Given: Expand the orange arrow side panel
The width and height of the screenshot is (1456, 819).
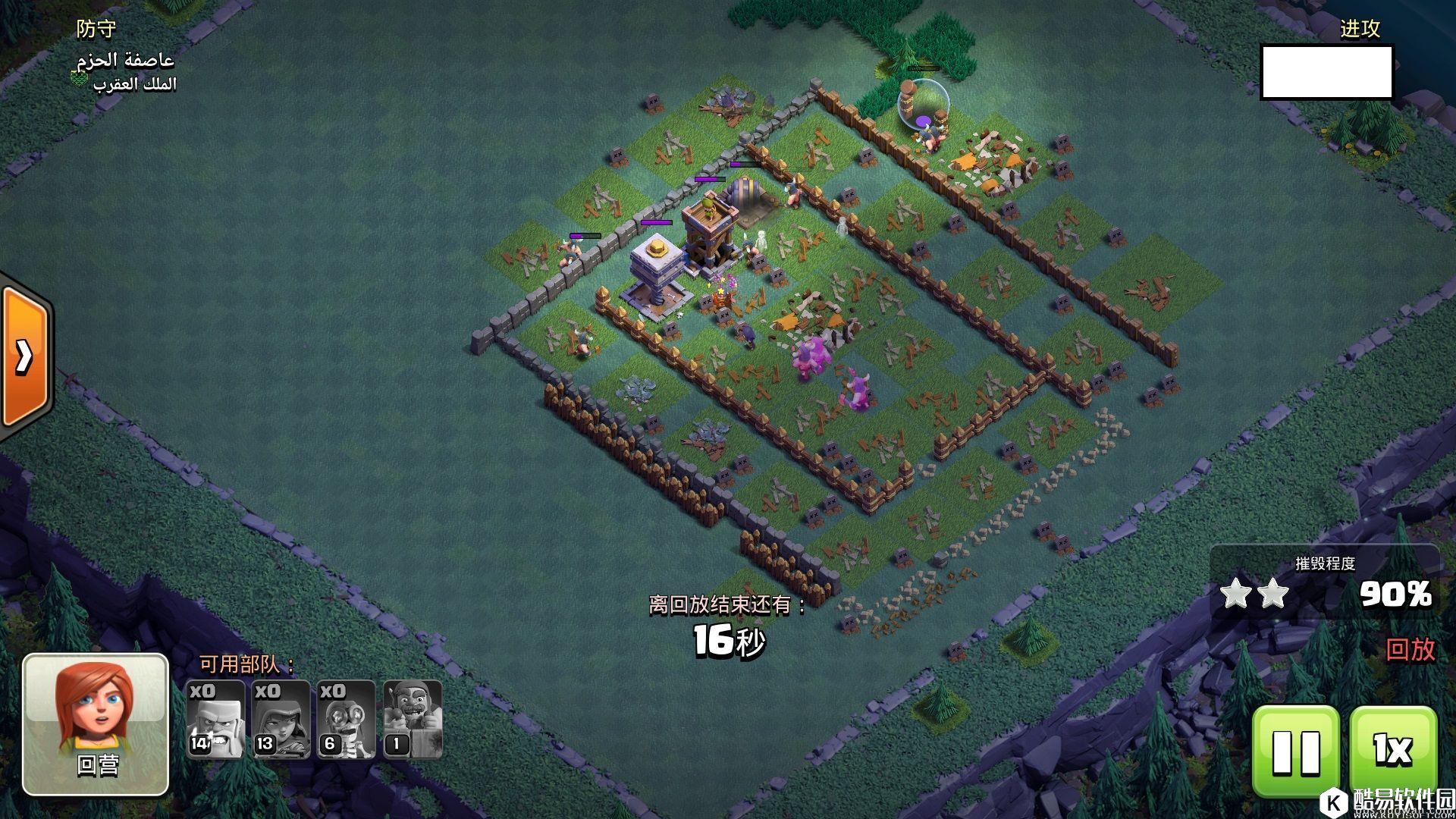Looking at the screenshot, I should pyautogui.click(x=24, y=355).
